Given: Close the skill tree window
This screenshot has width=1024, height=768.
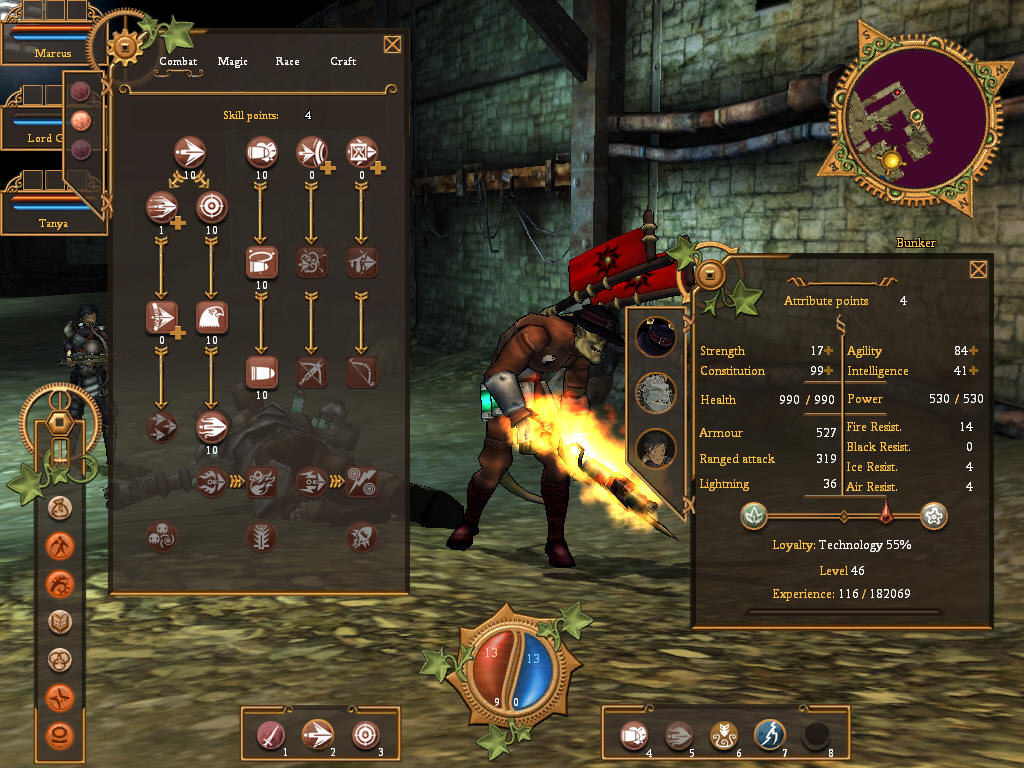Looking at the screenshot, I should click(x=392, y=44).
